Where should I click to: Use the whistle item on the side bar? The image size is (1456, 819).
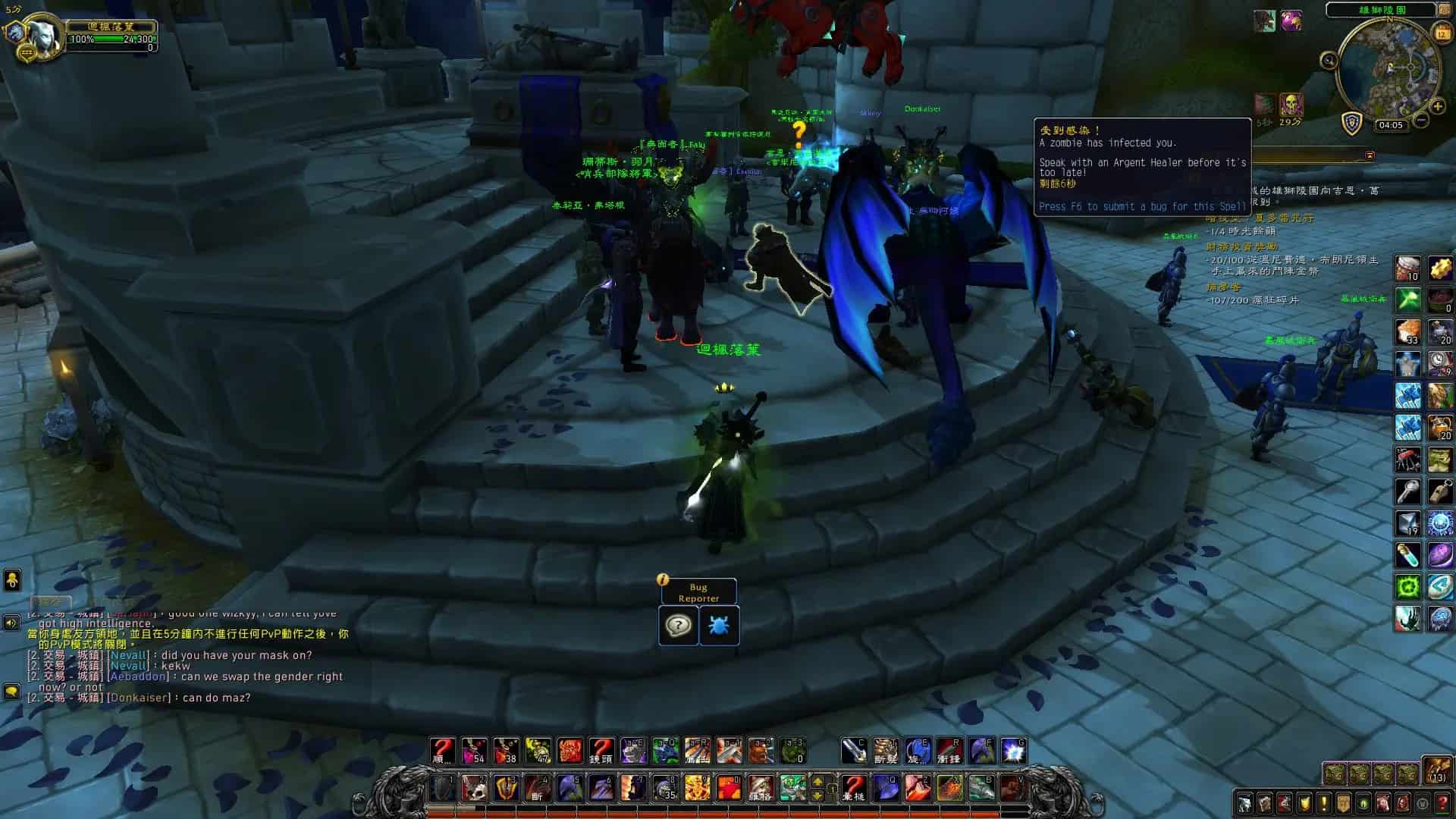1440,491
